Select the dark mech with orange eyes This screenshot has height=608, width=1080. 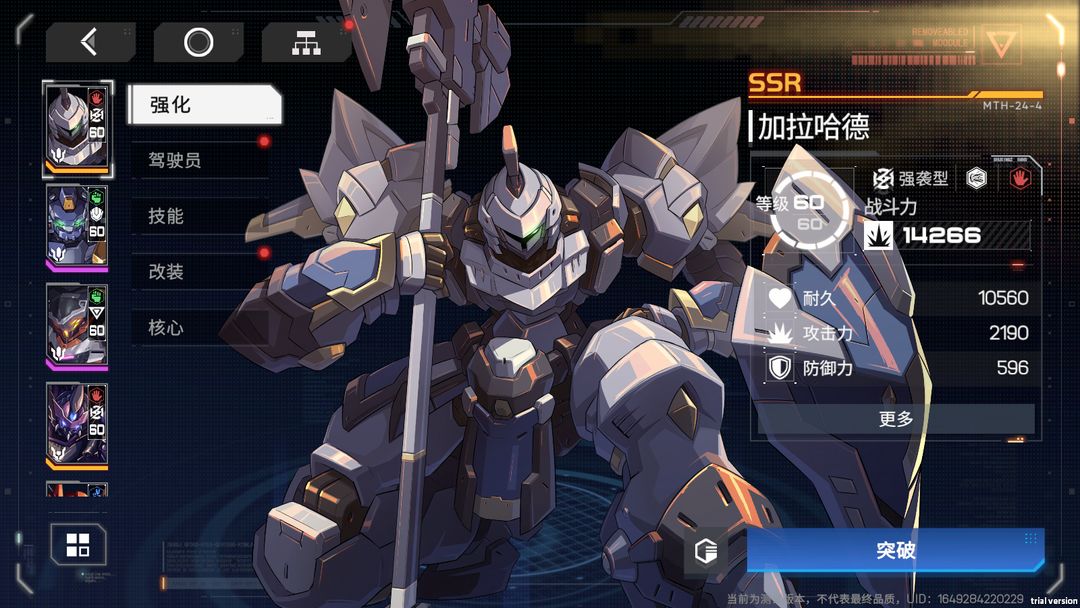pyautogui.click(x=77, y=324)
